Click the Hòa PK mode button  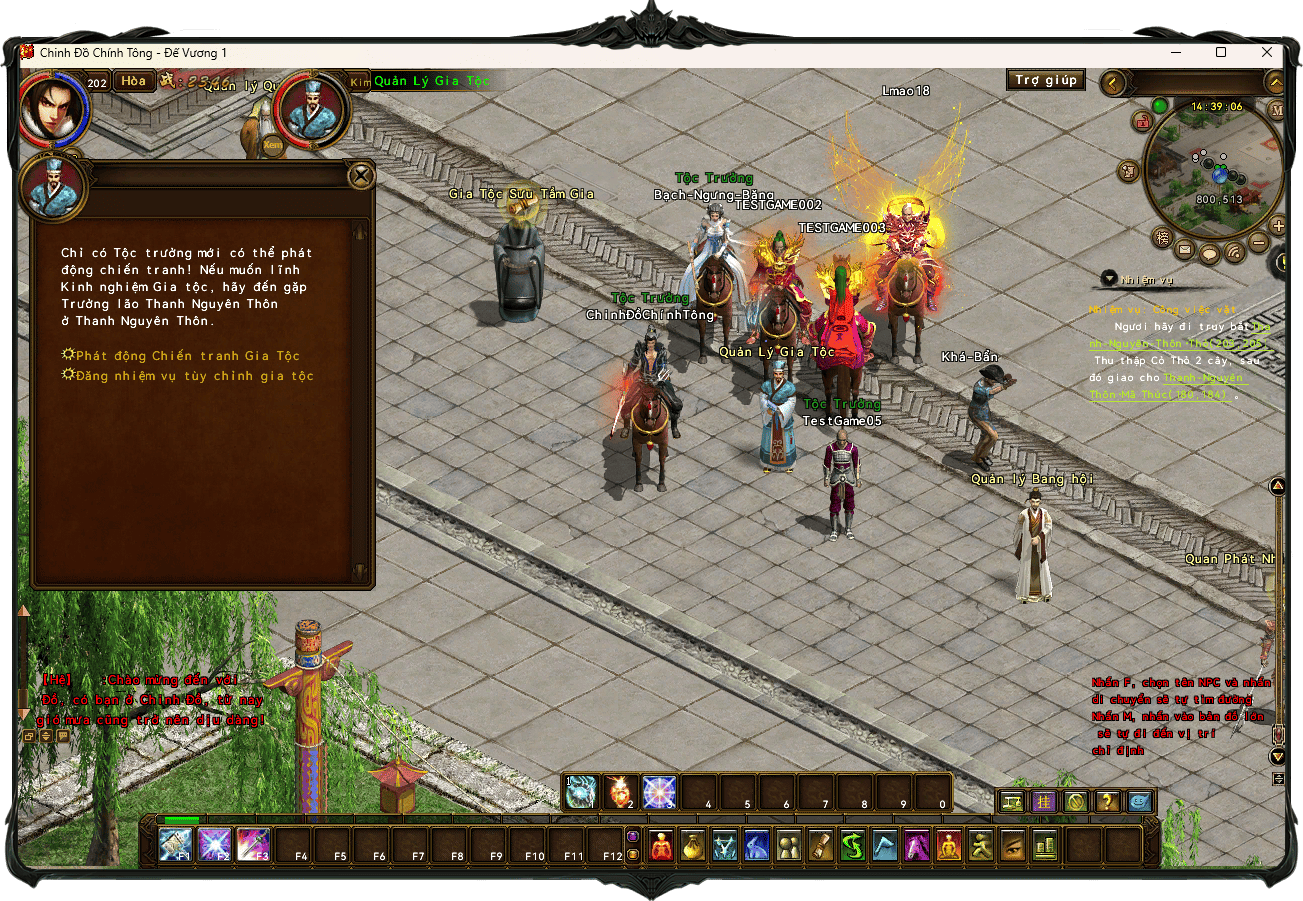134,81
